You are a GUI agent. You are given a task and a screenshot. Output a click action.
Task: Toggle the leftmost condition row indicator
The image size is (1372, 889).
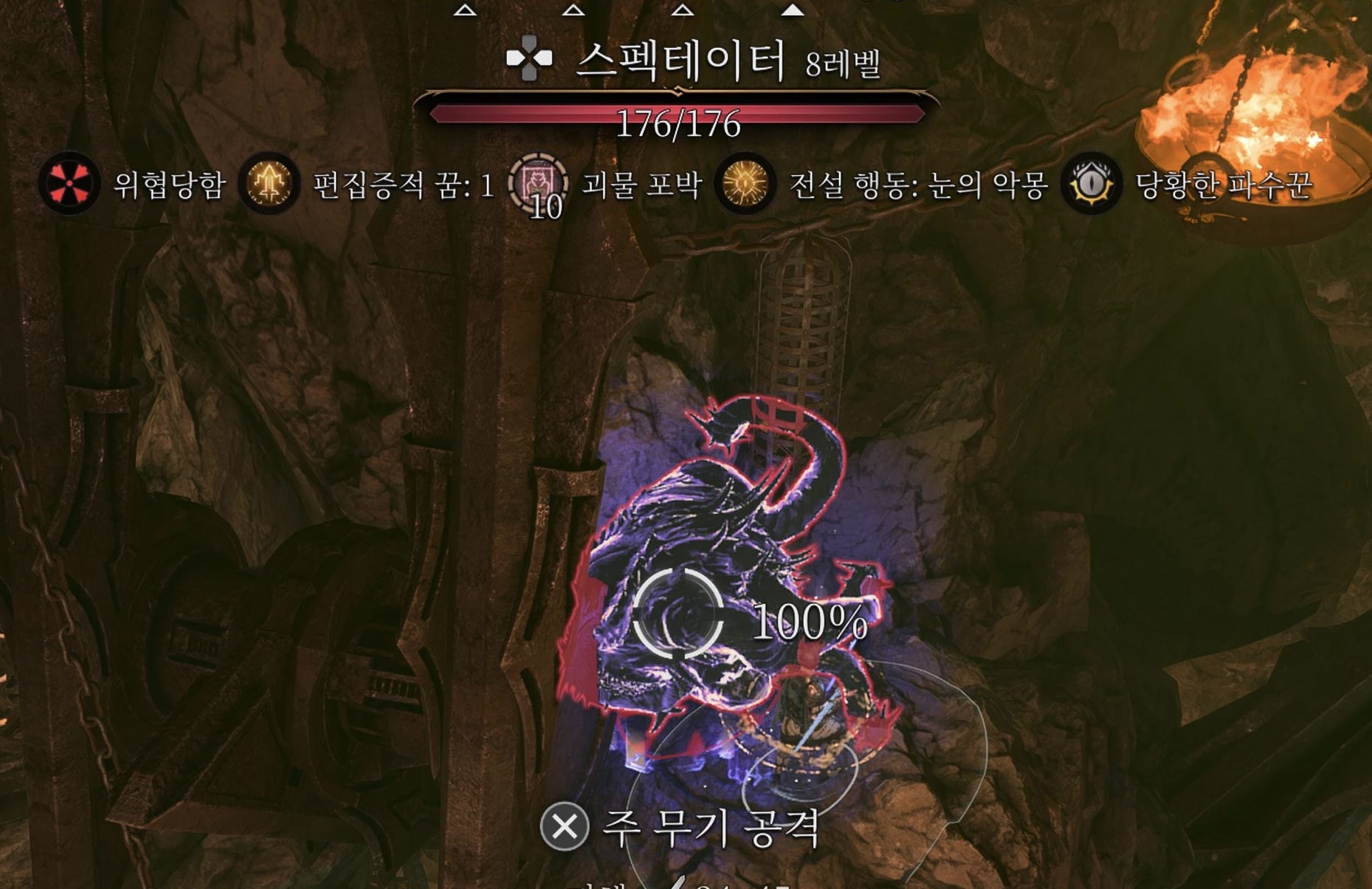coord(463,10)
